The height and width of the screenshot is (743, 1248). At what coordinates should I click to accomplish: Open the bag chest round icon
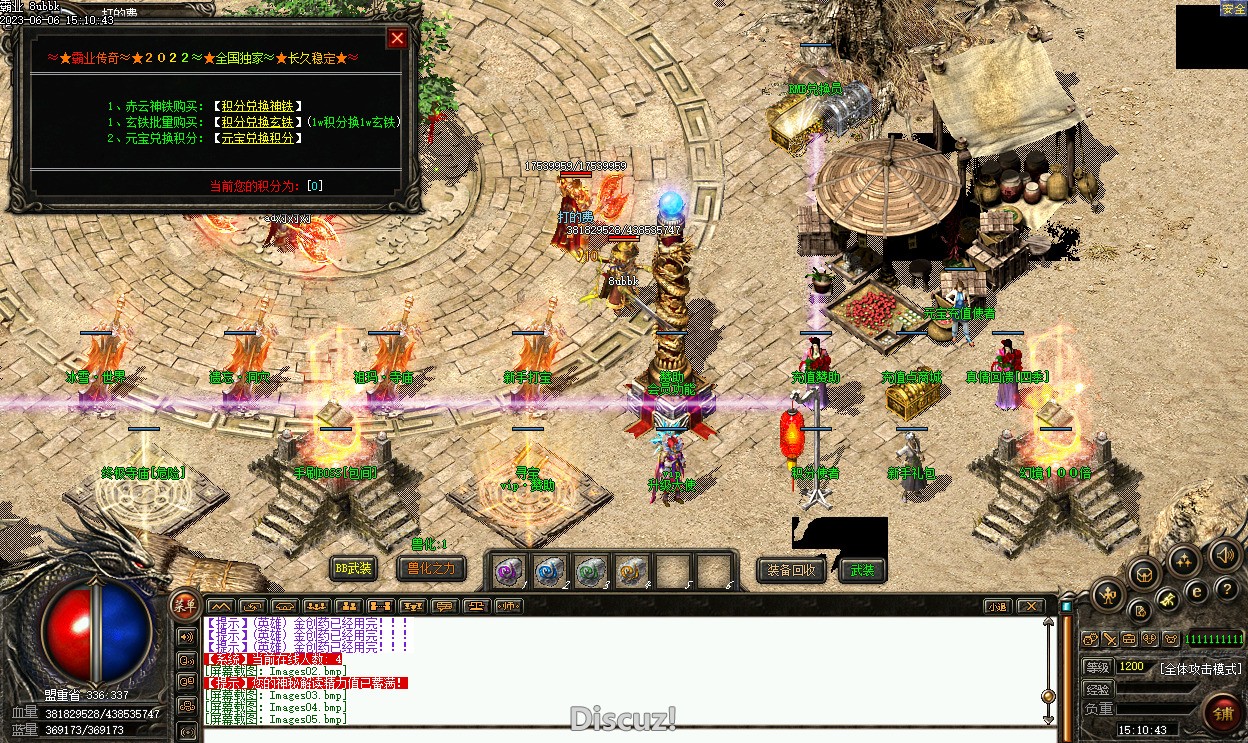(1145, 573)
